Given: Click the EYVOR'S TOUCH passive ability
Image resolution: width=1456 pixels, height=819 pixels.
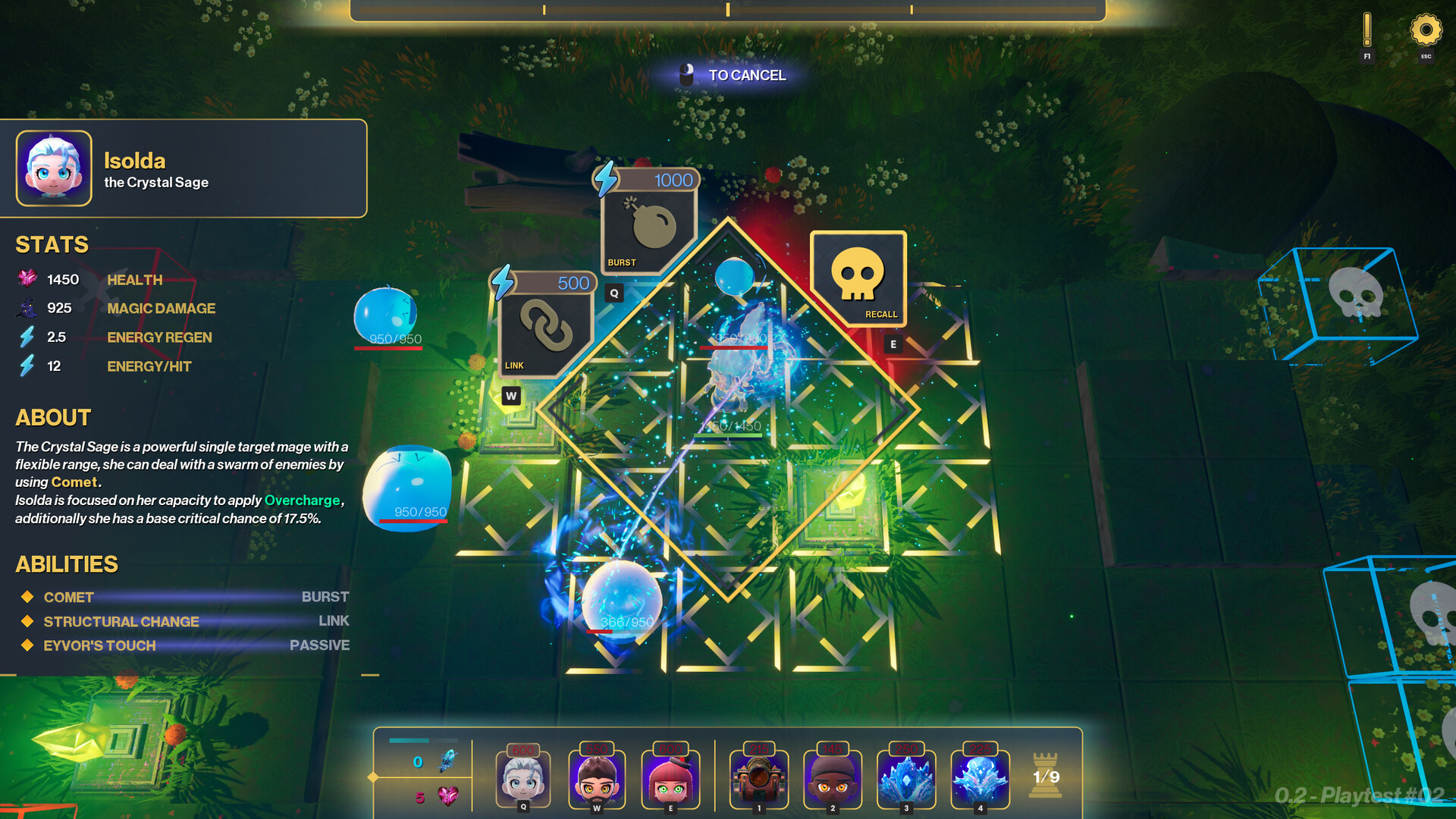Looking at the screenshot, I should coord(99,645).
